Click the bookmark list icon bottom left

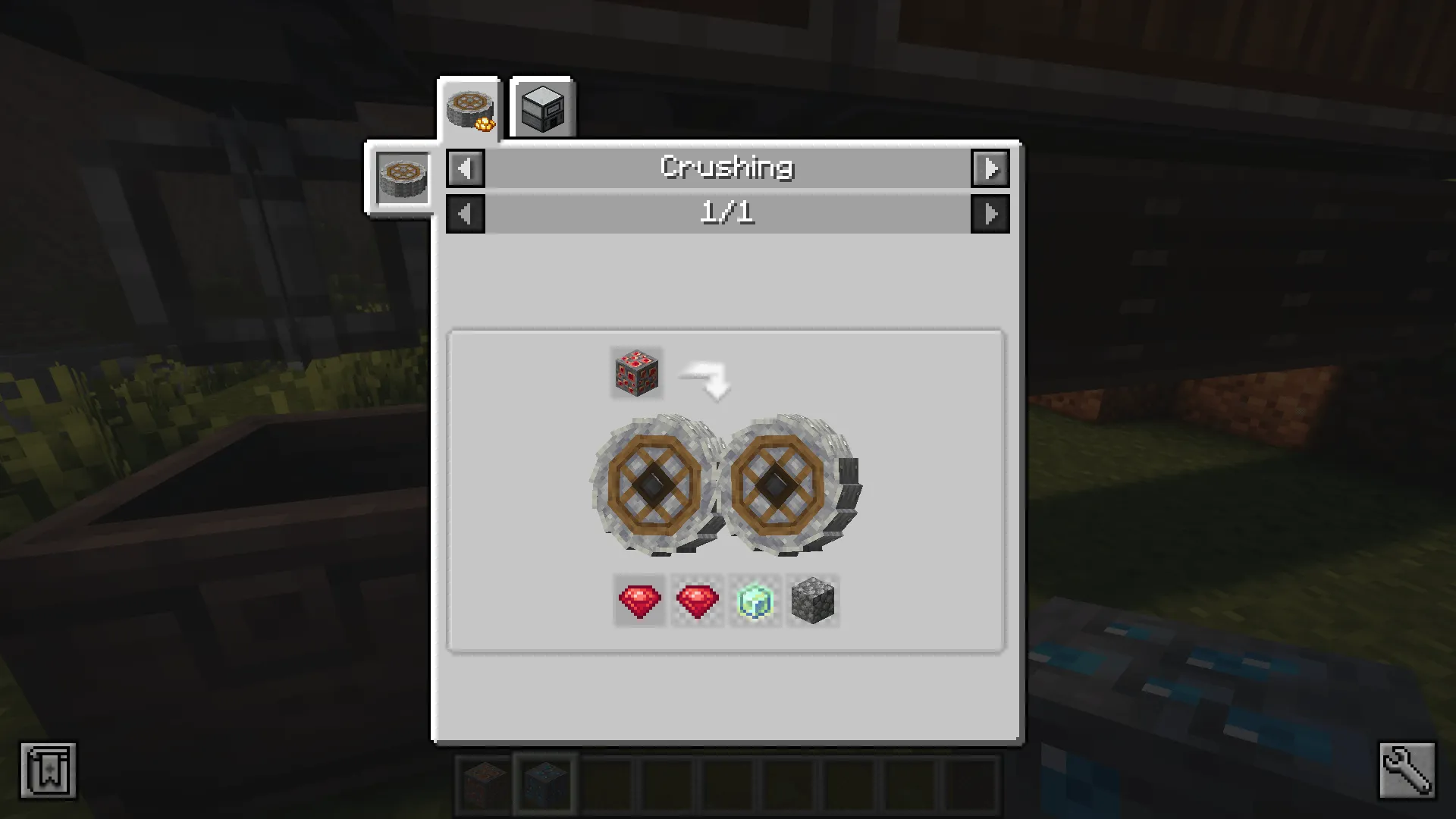[49, 770]
